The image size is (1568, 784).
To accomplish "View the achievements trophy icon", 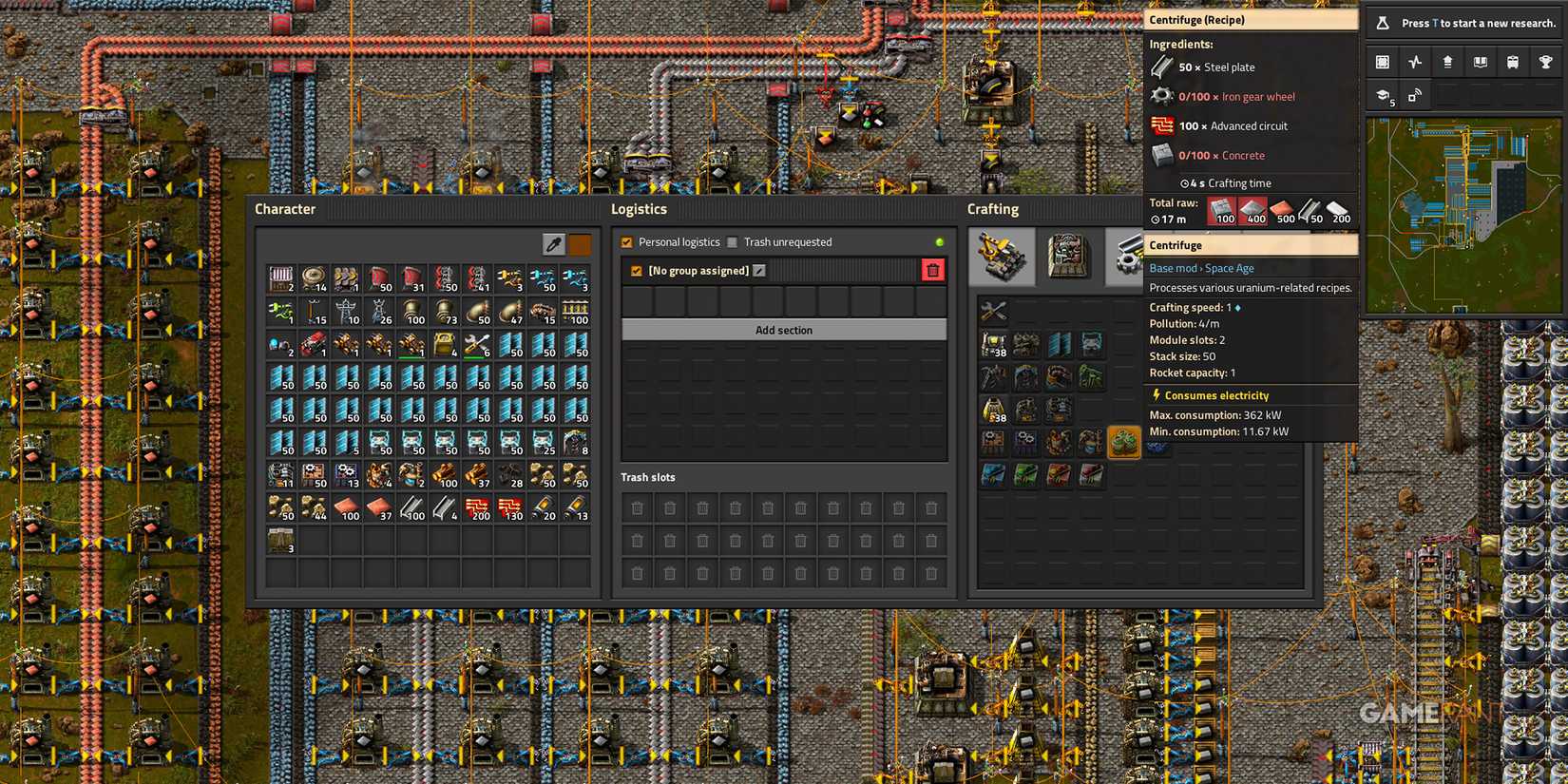I will 1545,62.
